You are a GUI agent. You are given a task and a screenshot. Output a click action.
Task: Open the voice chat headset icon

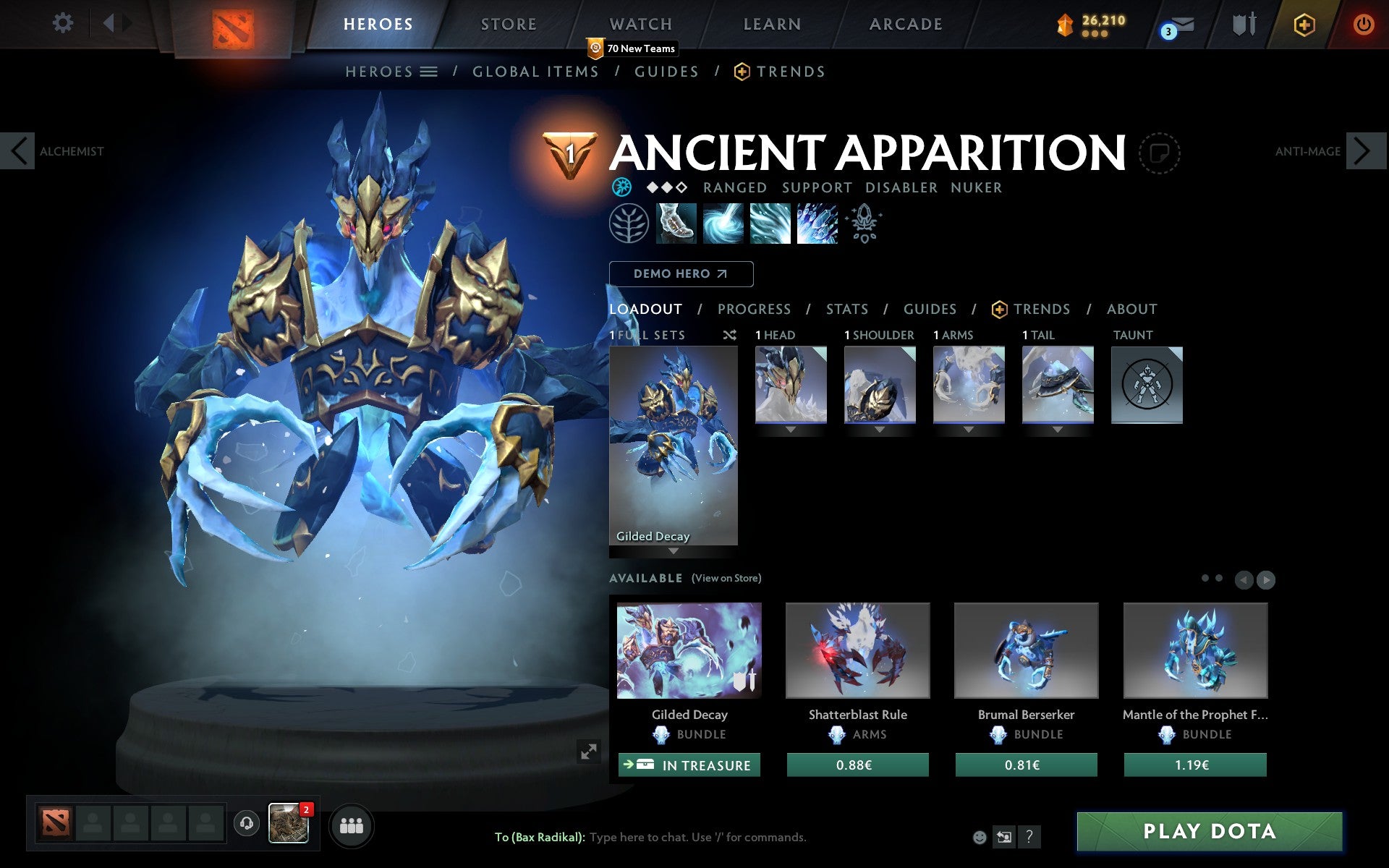coord(246,823)
